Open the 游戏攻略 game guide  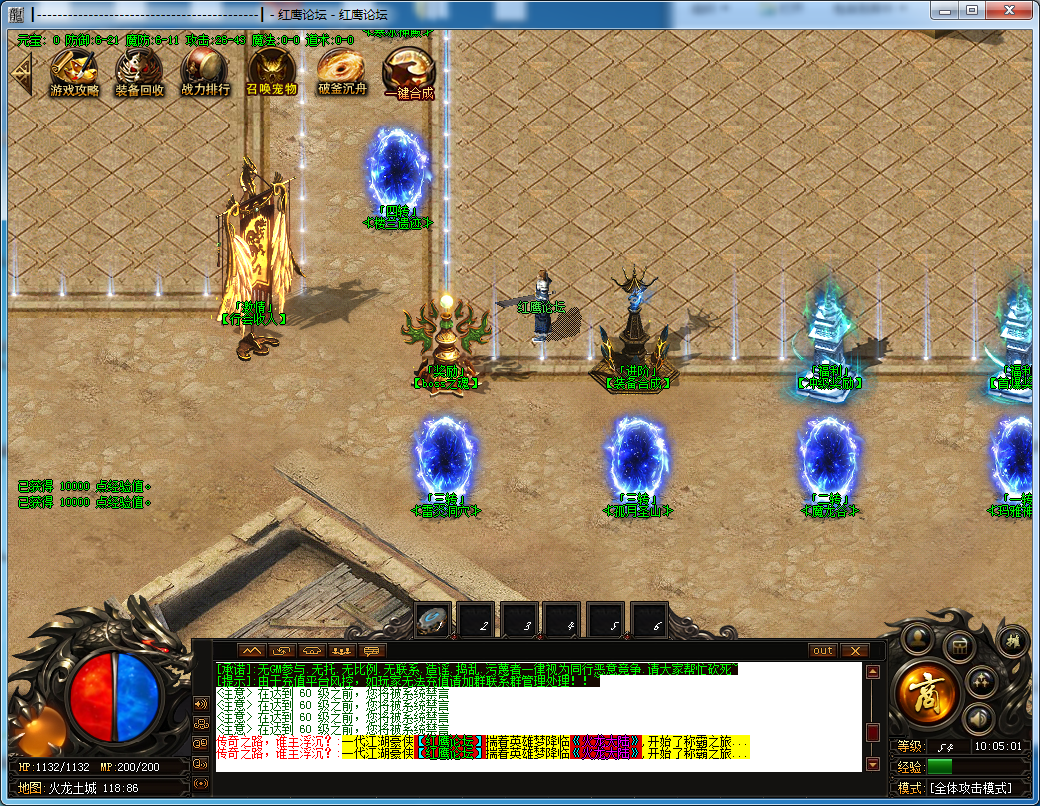pyautogui.click(x=75, y=71)
